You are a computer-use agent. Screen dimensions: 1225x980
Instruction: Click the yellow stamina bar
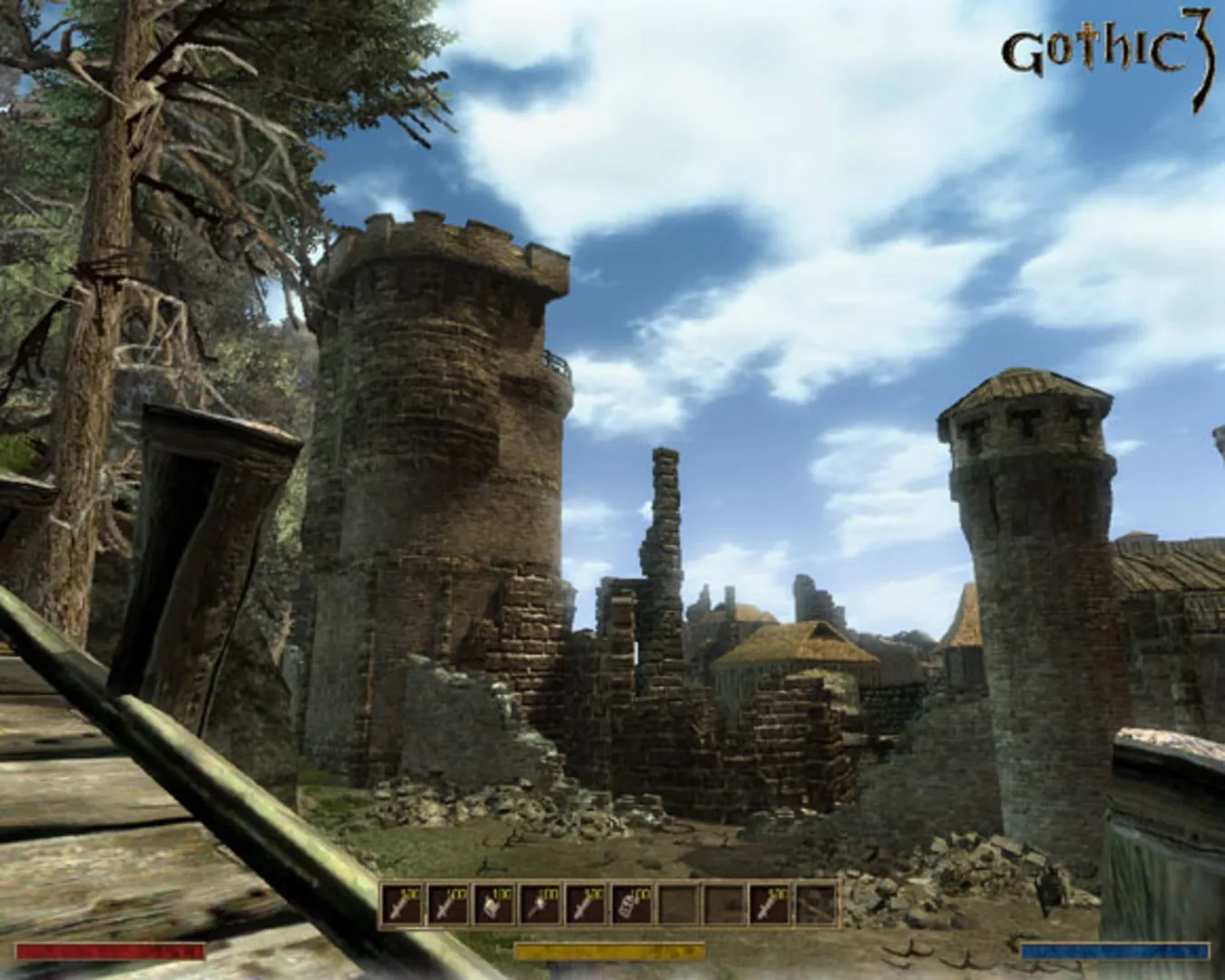click(612, 953)
